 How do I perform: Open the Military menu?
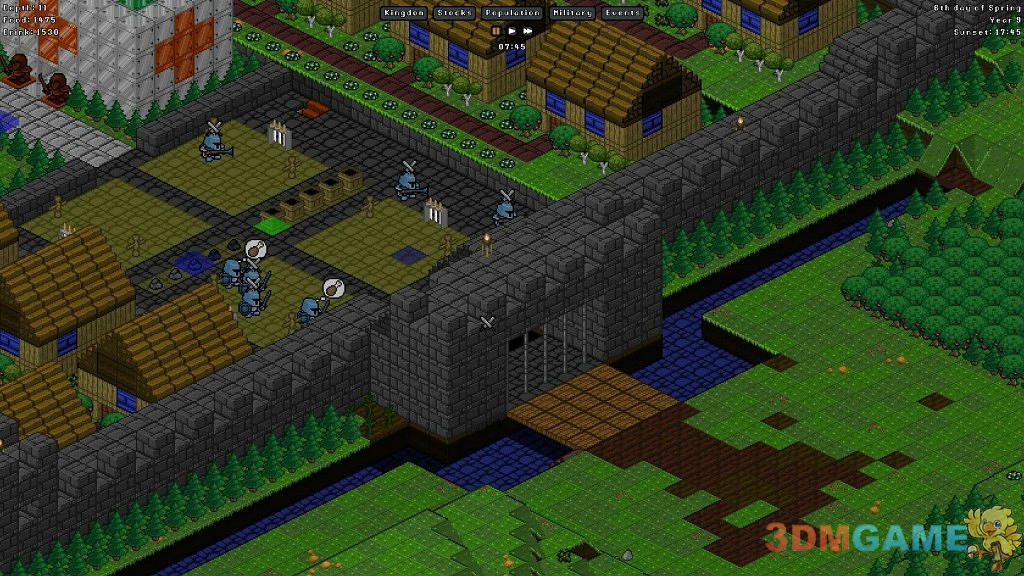571,14
